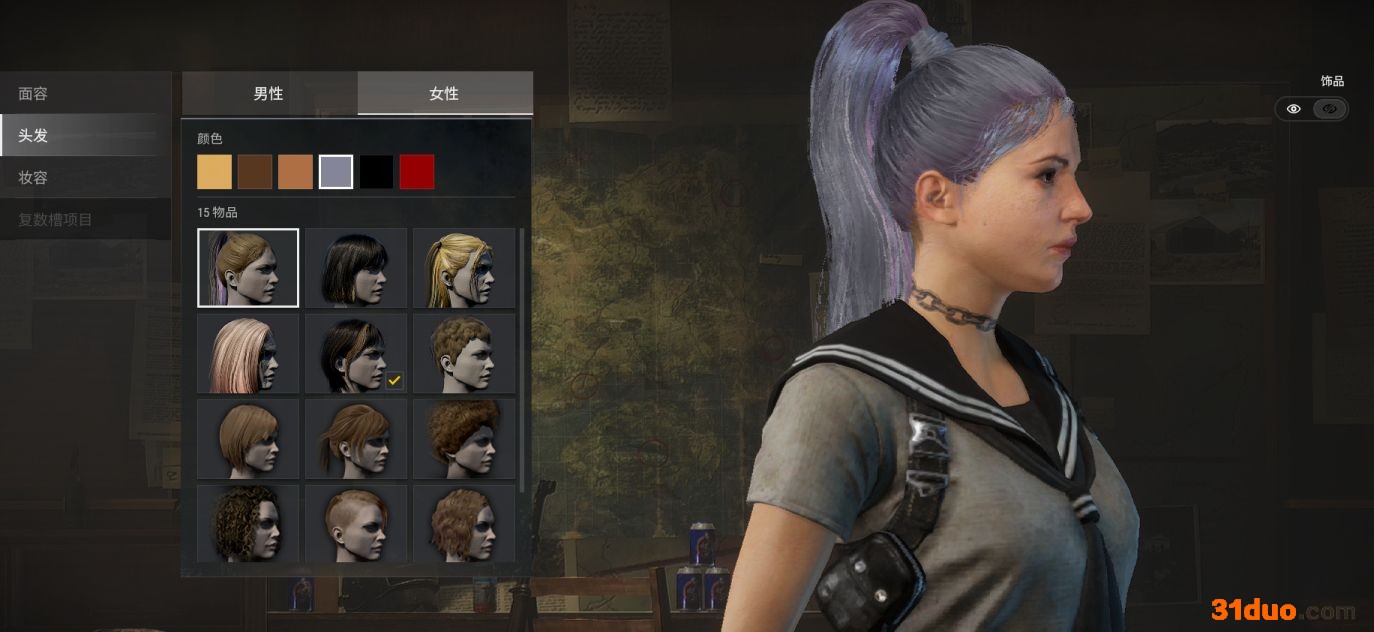Choose the blonde hair color swatch
1374x632 pixels.
214,172
